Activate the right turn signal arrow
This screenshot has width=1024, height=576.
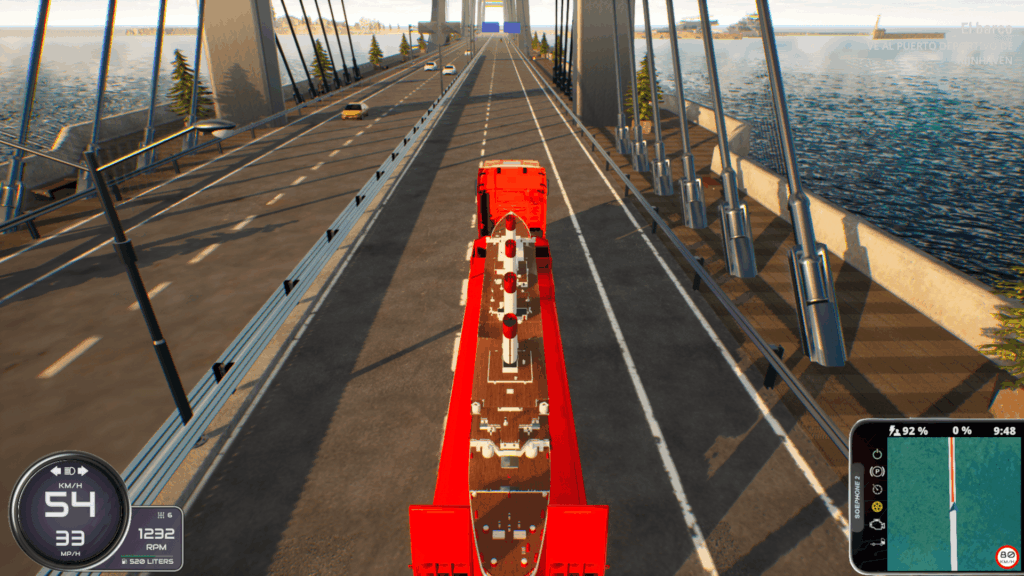(84, 470)
